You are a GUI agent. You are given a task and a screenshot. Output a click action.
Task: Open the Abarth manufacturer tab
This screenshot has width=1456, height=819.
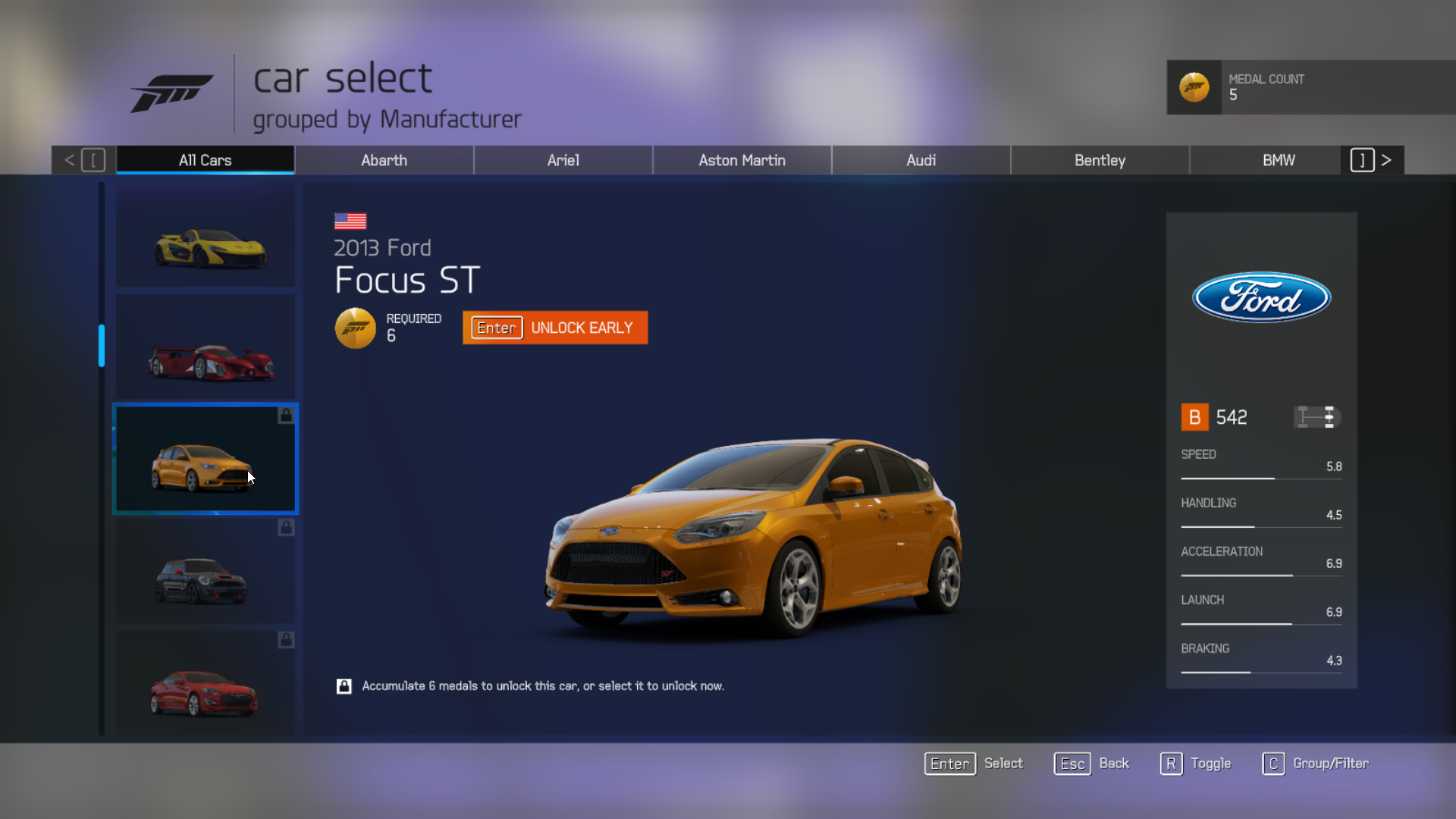[x=384, y=160]
